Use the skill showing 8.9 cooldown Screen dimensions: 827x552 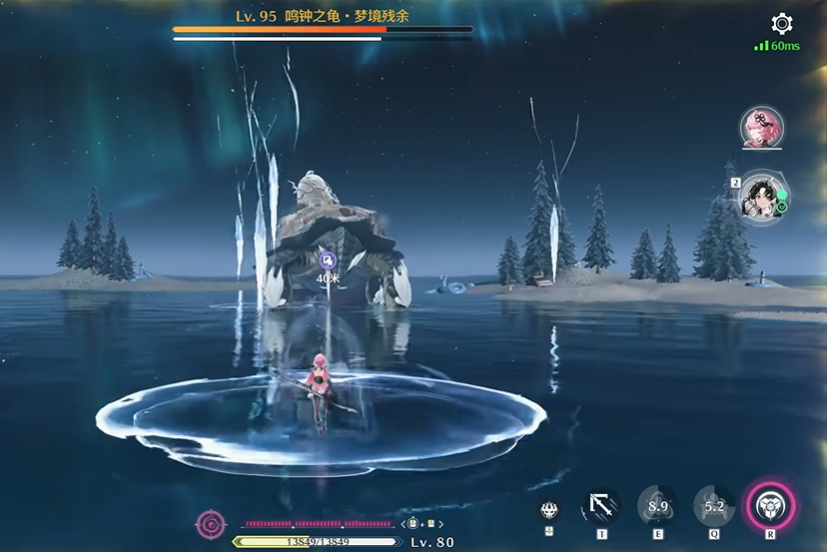click(x=657, y=507)
